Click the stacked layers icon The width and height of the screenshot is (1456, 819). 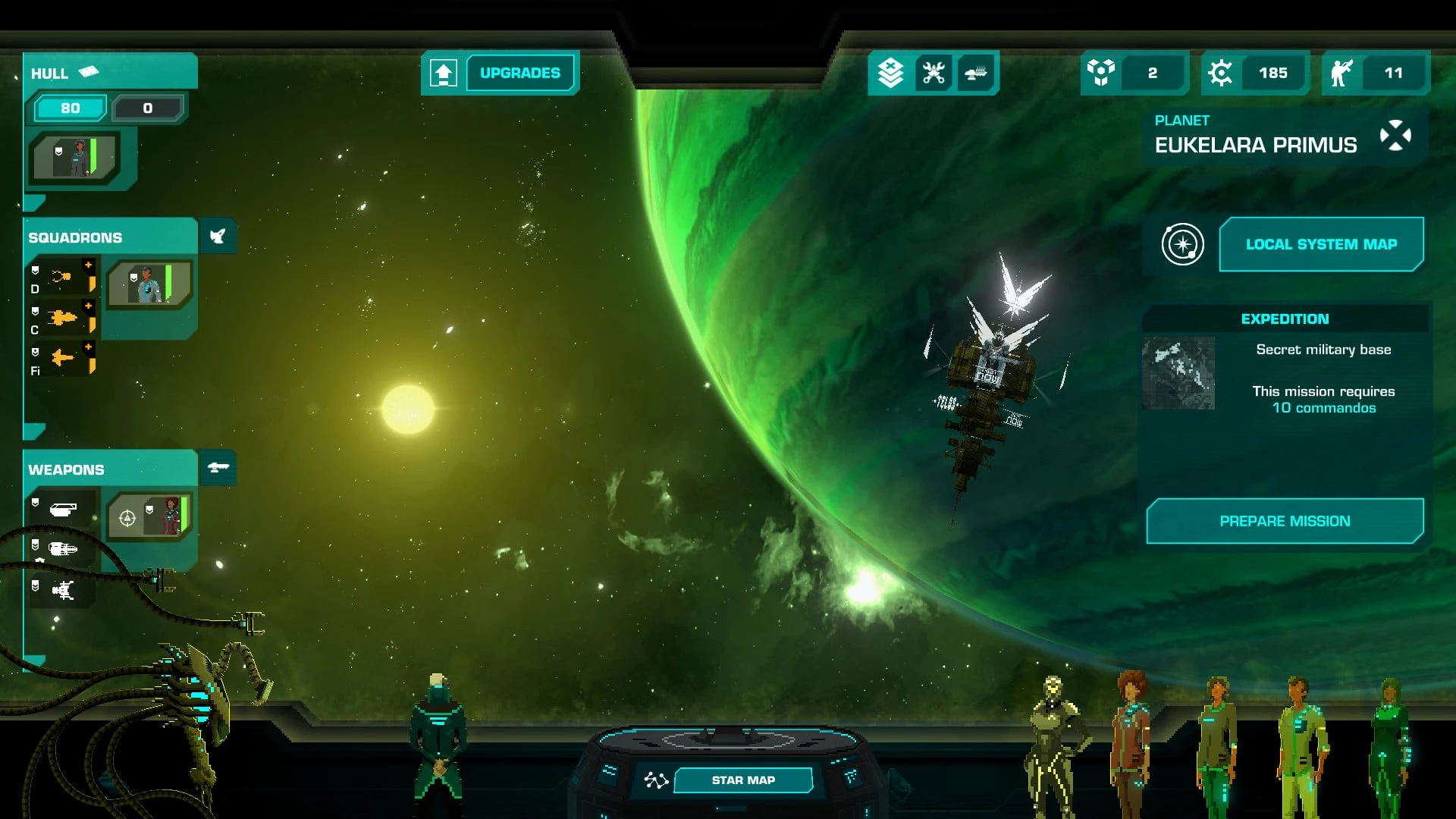point(890,73)
